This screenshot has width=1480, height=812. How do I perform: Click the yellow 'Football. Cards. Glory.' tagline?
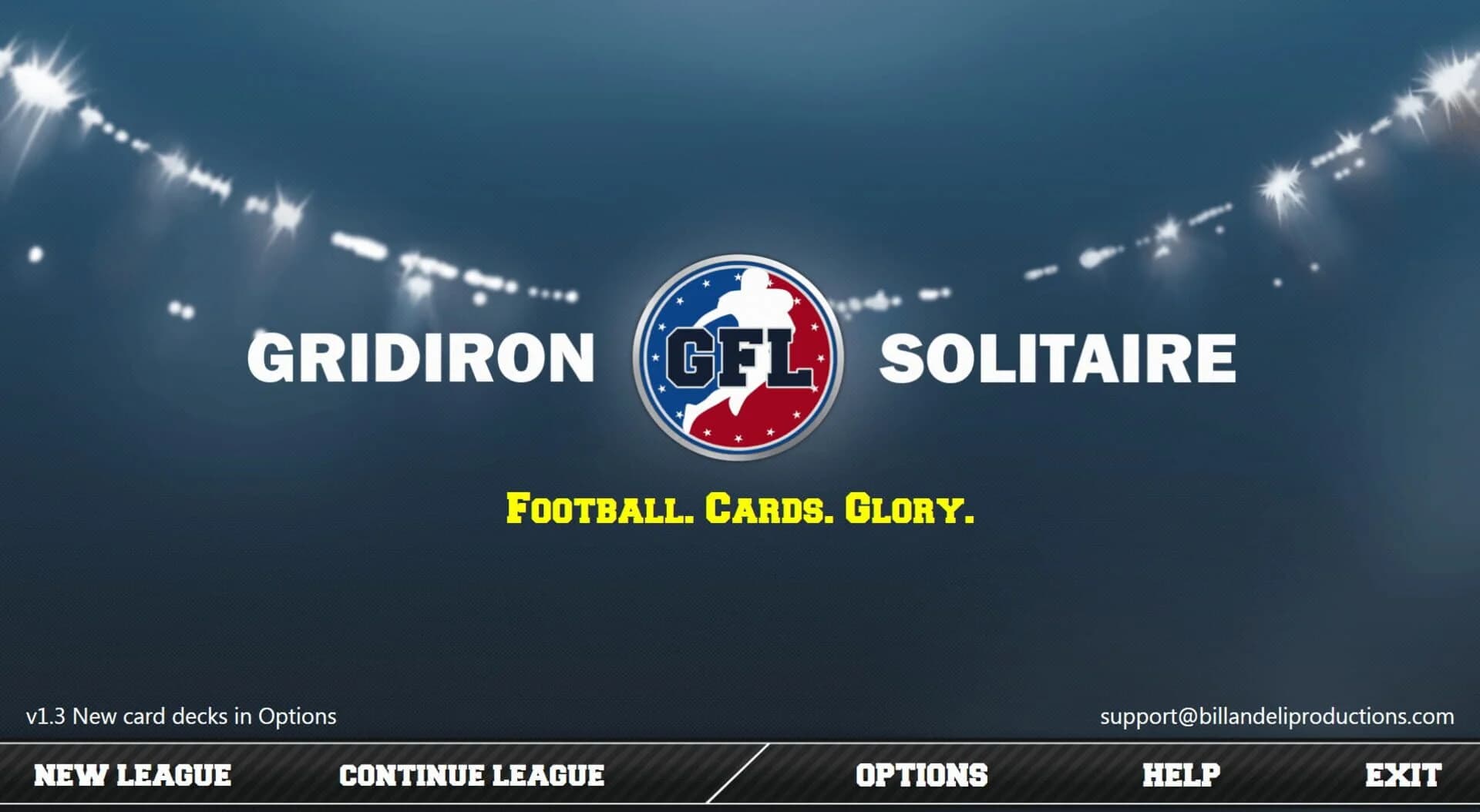740,509
